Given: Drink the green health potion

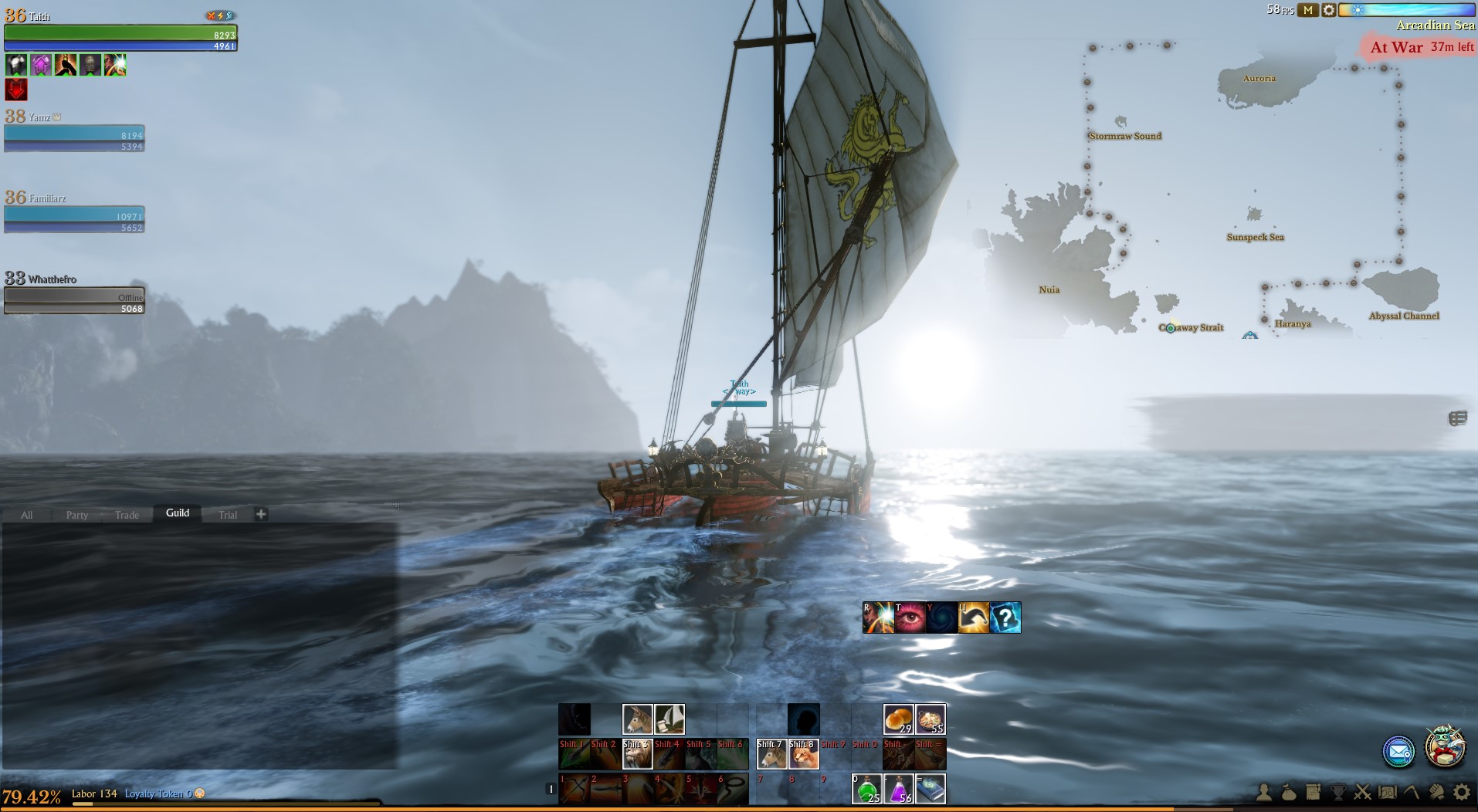Looking at the screenshot, I should pos(866,789).
